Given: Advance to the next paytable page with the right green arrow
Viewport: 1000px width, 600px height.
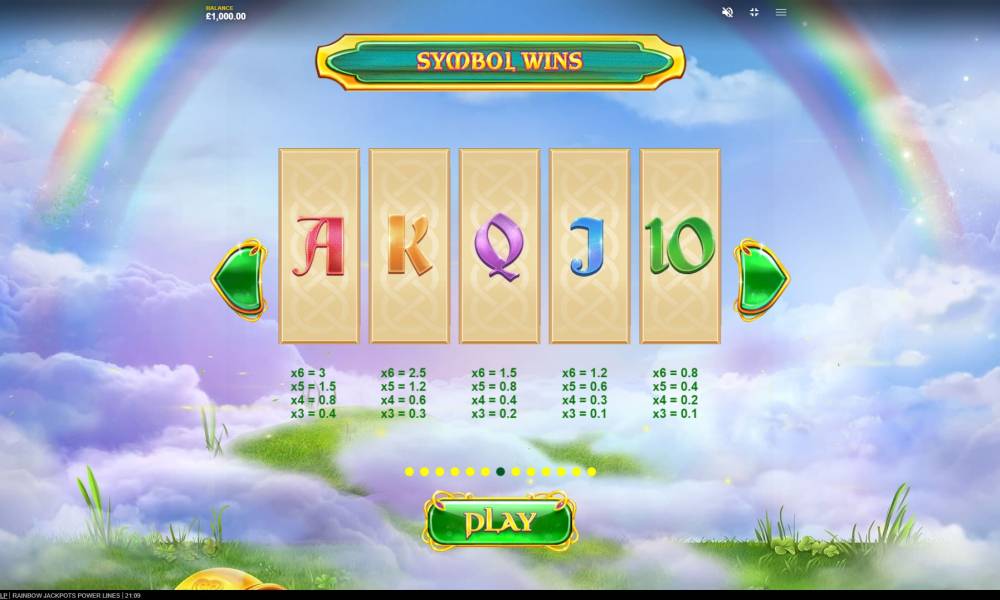Looking at the screenshot, I should tap(761, 279).
